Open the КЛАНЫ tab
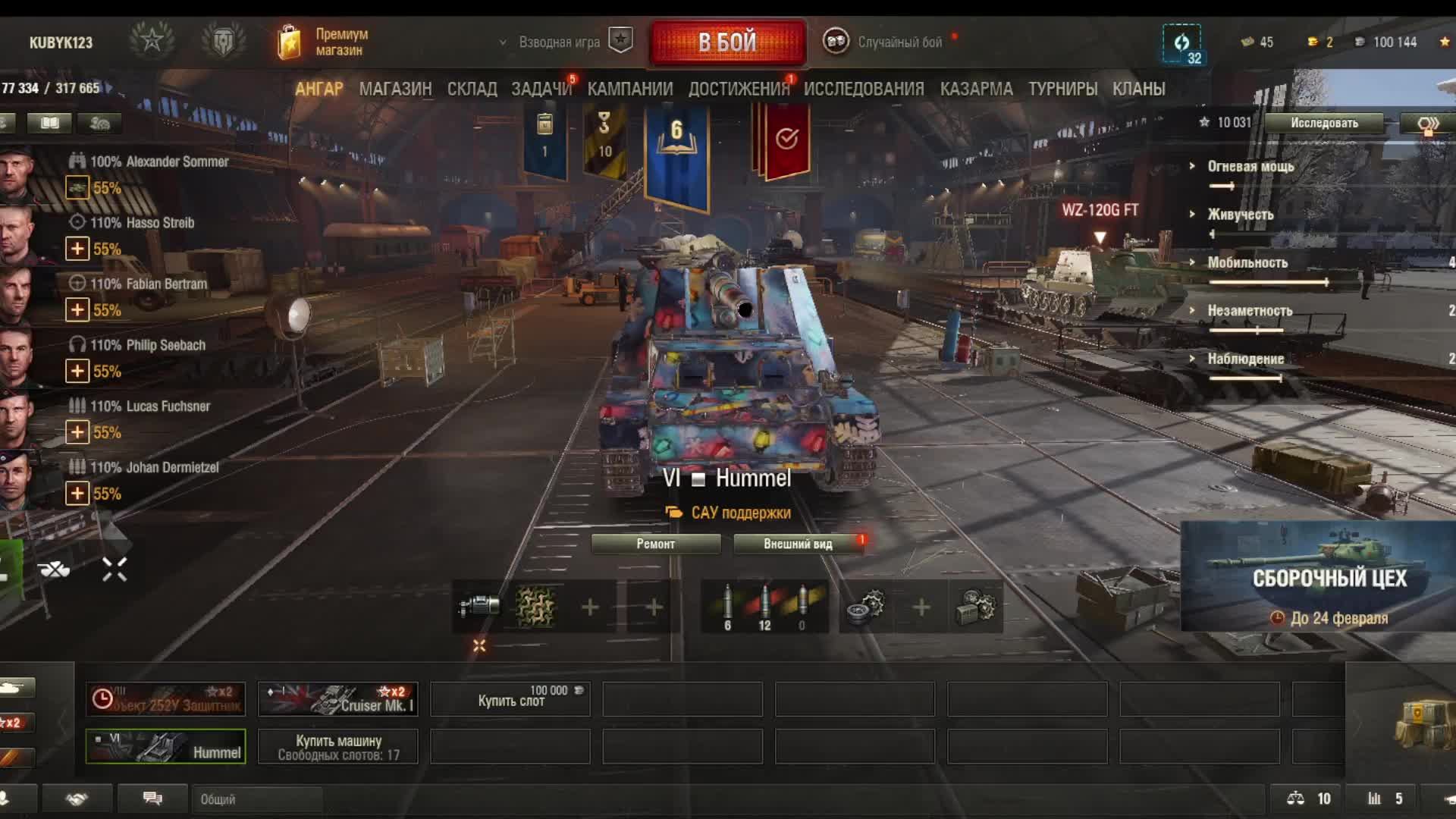This screenshot has height=819, width=1456. 1138,89
